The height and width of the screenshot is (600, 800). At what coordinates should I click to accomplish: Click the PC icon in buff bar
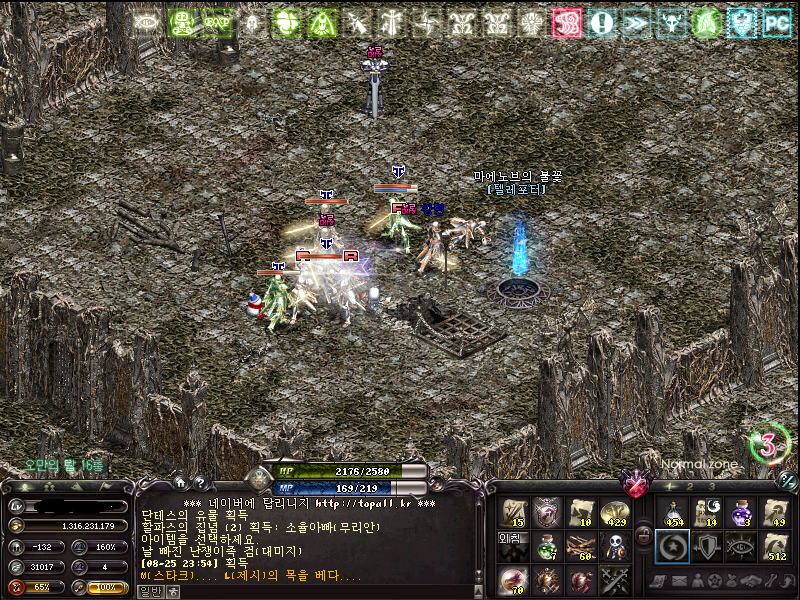pos(776,22)
